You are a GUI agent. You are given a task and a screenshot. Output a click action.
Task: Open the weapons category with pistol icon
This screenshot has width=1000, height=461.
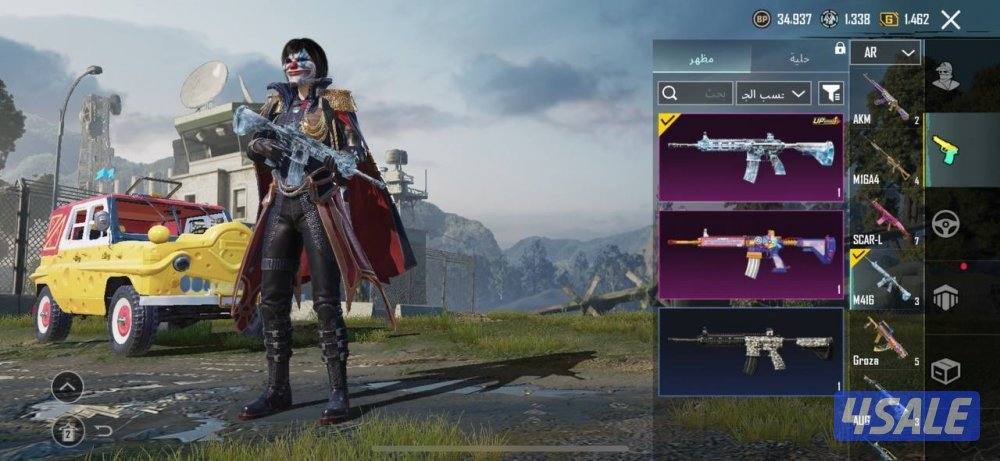click(946, 150)
